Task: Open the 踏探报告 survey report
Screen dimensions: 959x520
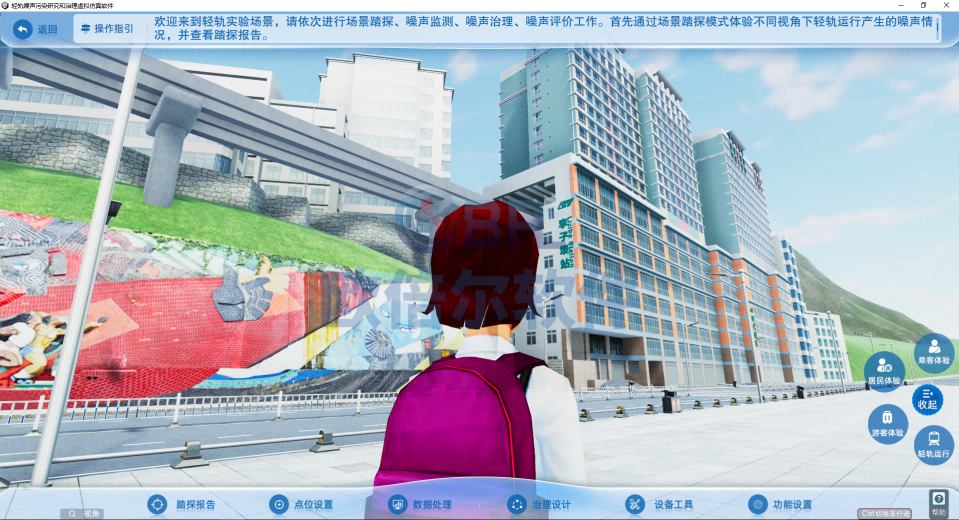Action: (x=183, y=504)
